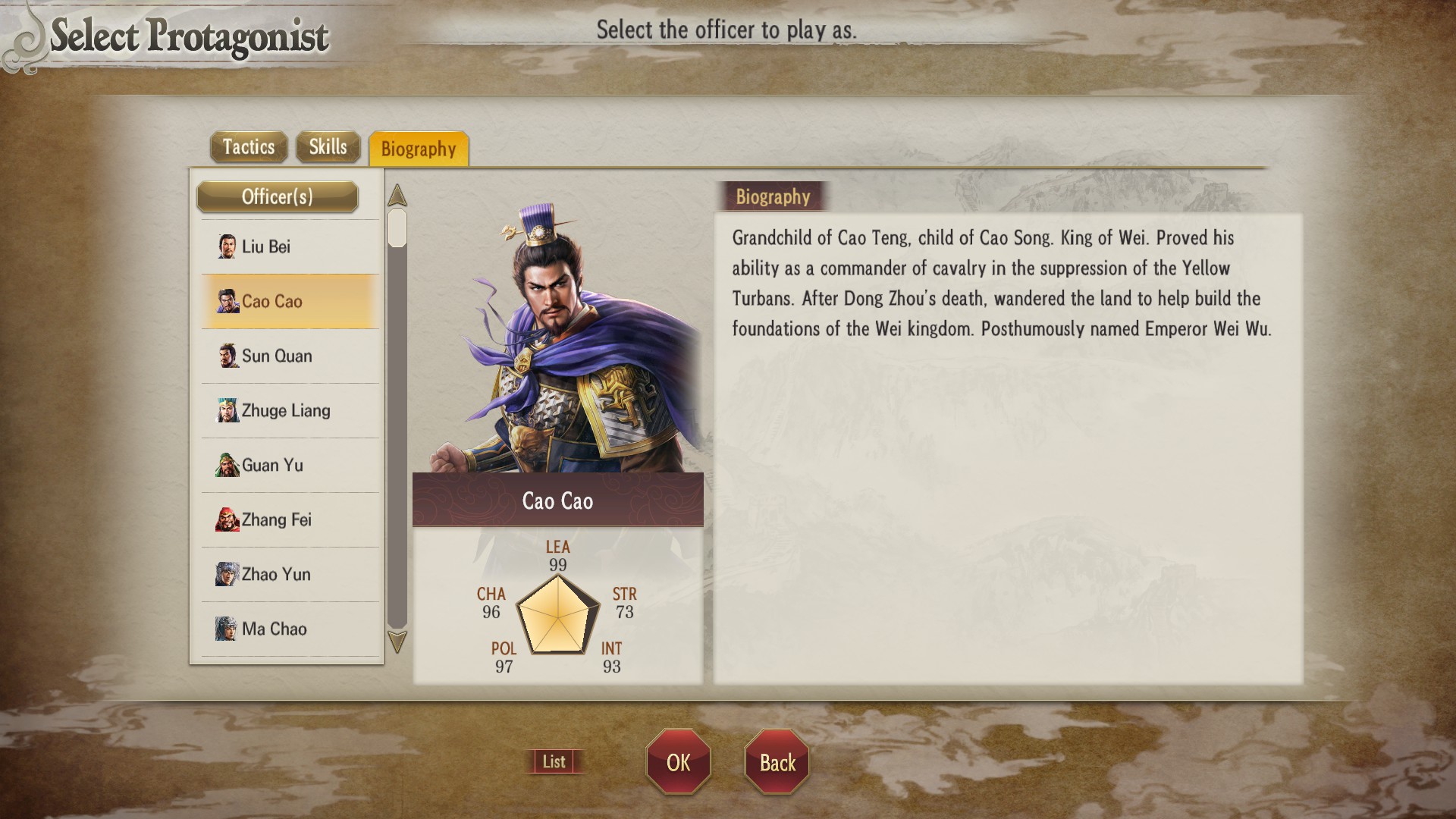The height and width of the screenshot is (819, 1456).
Task: Choose Zhao Yun as officer
Action: pos(290,575)
